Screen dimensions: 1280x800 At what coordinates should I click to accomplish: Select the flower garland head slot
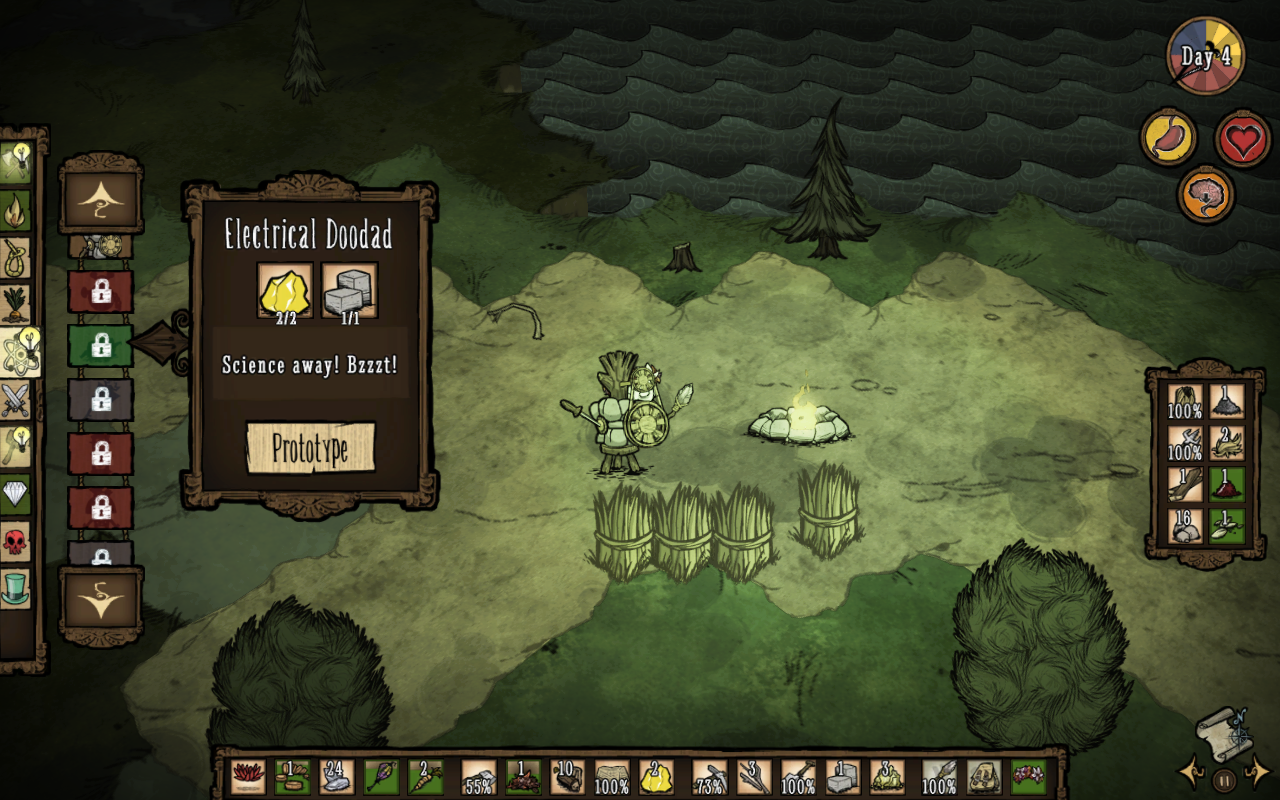coord(1028,777)
